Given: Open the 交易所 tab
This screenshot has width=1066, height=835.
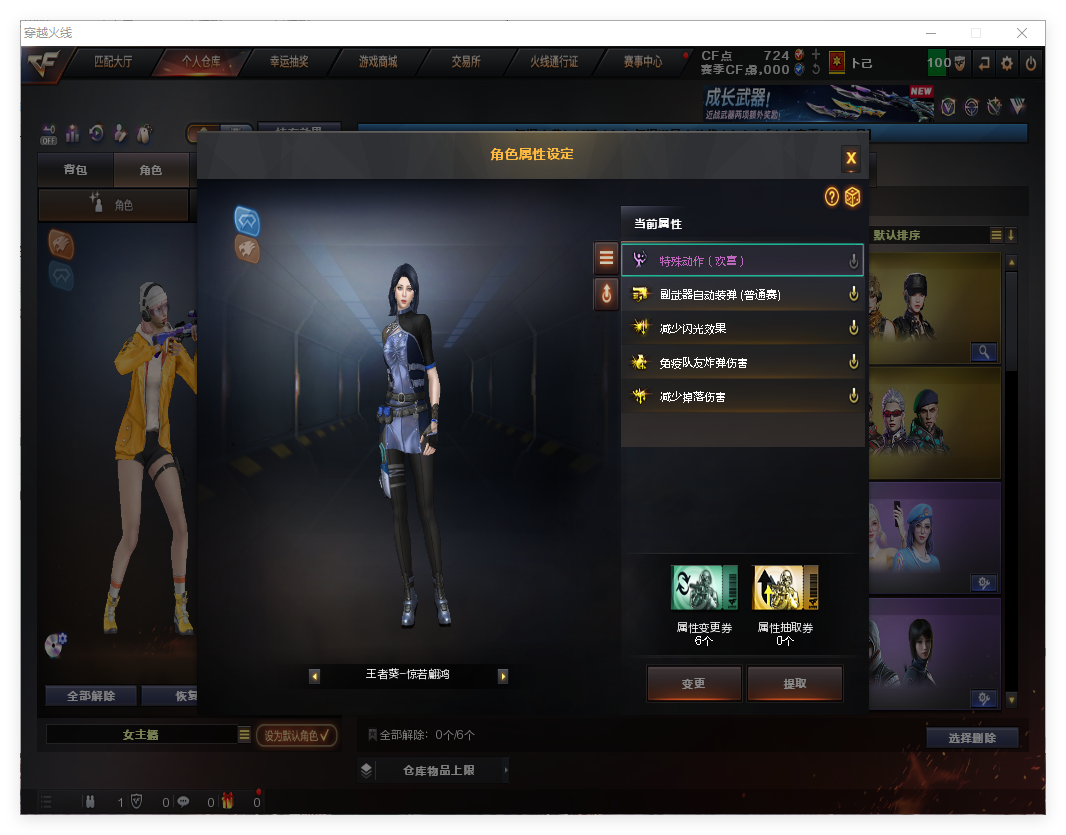Looking at the screenshot, I should point(466,62).
